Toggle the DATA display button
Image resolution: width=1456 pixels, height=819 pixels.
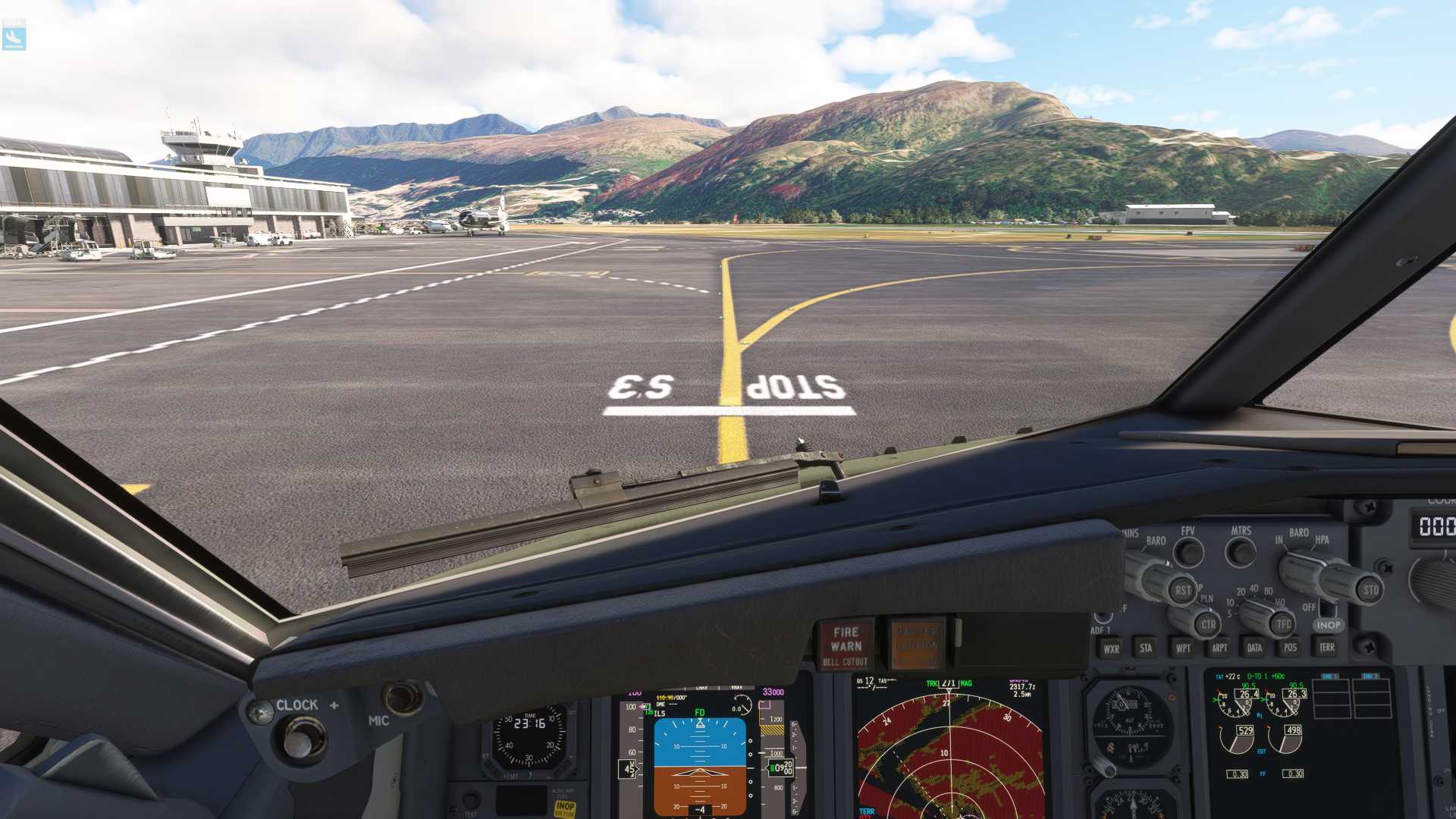pyautogui.click(x=1254, y=648)
